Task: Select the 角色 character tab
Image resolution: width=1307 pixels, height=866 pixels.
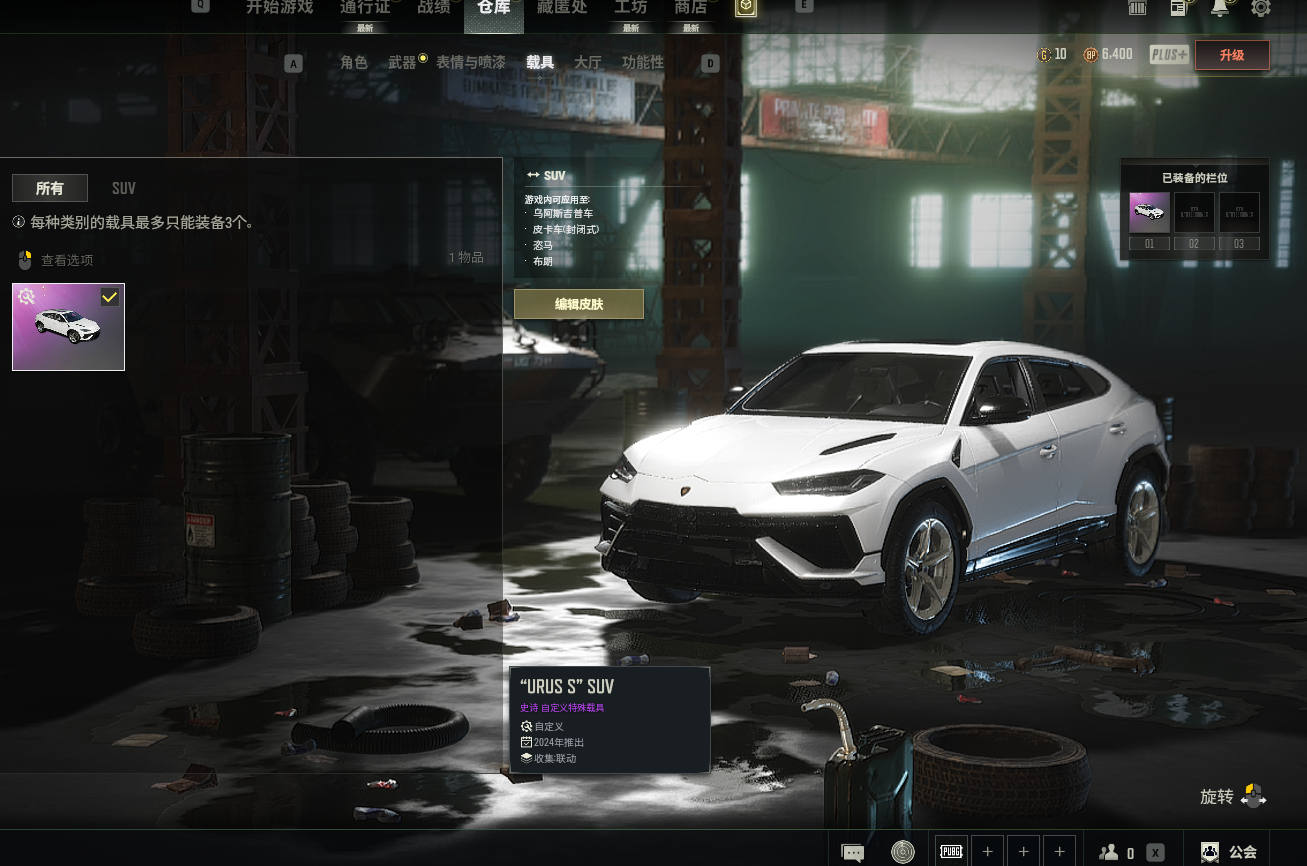Action: pos(354,62)
